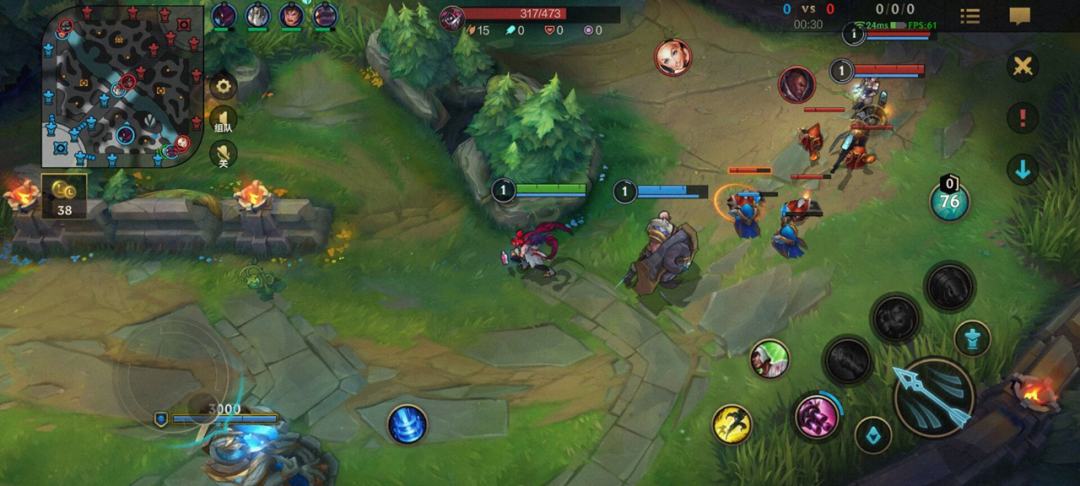Tap the minimap
1080x486 pixels.
tap(122, 86)
